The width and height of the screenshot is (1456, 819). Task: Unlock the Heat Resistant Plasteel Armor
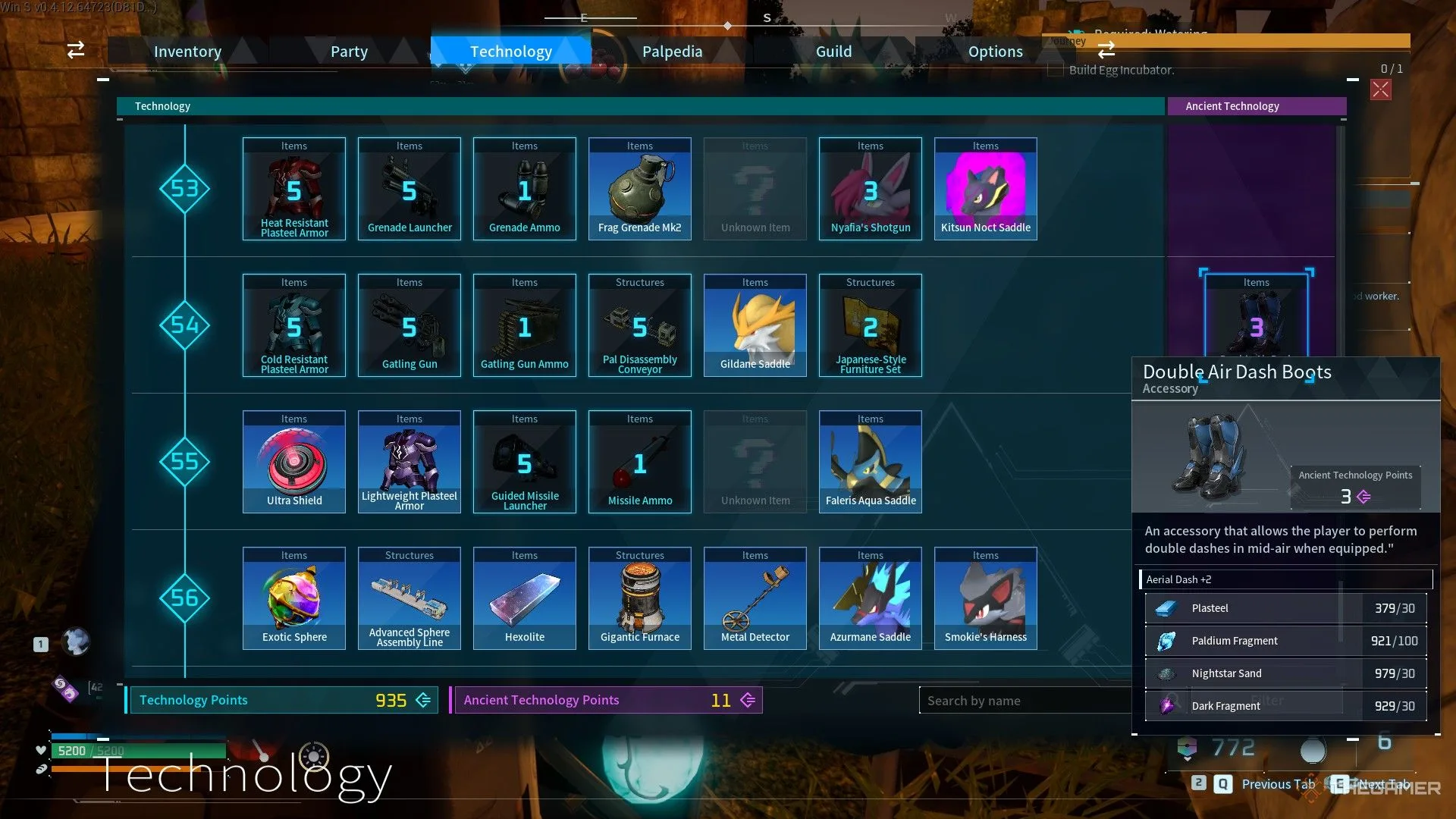coord(294,189)
